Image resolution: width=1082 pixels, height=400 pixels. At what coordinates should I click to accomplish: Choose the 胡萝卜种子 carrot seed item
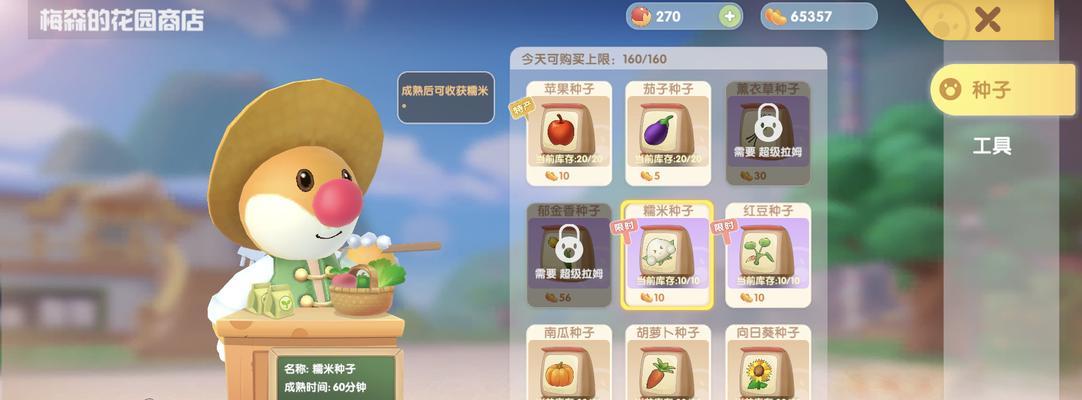(667, 363)
